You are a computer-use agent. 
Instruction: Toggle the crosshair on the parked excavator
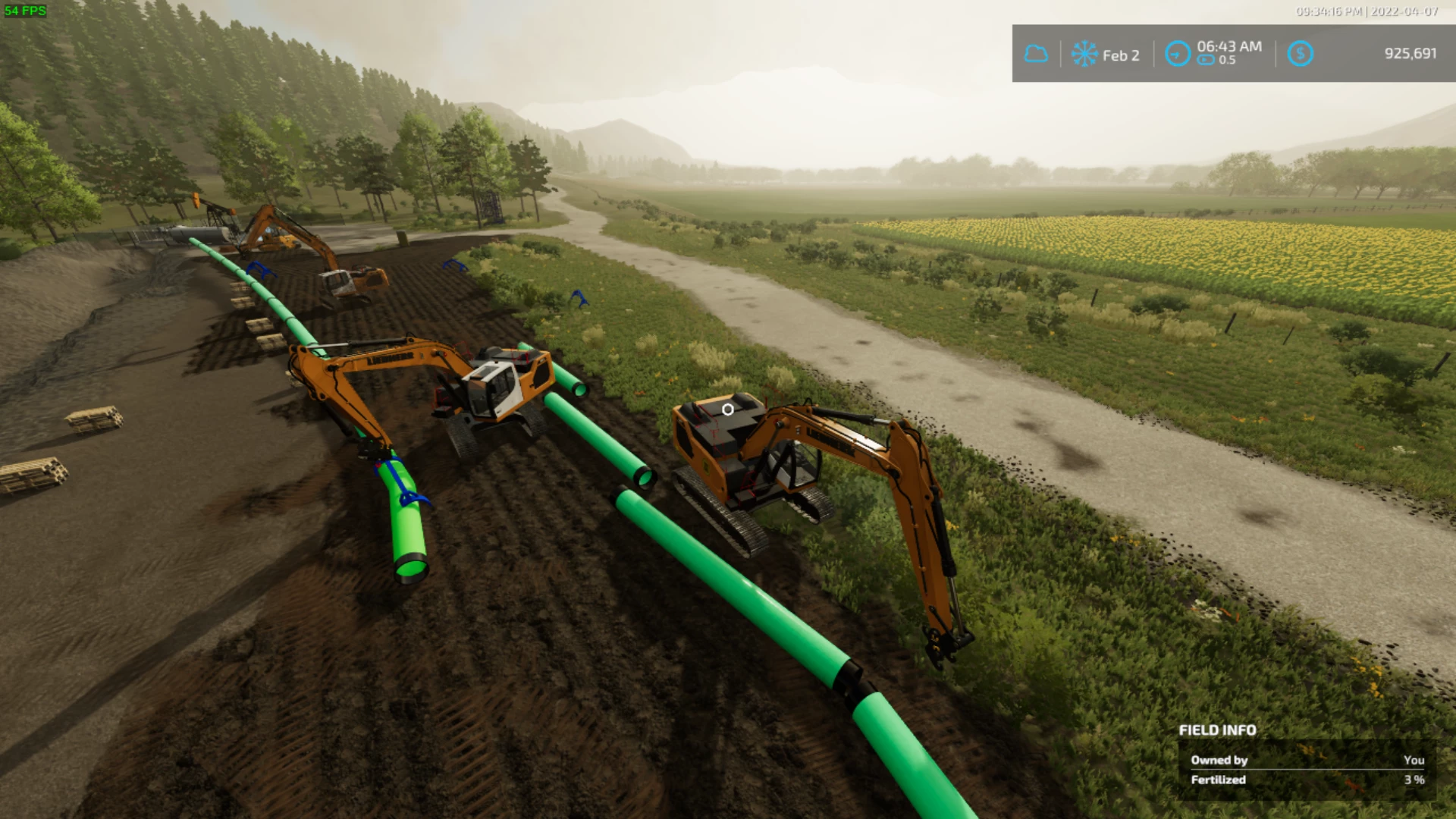729,408
